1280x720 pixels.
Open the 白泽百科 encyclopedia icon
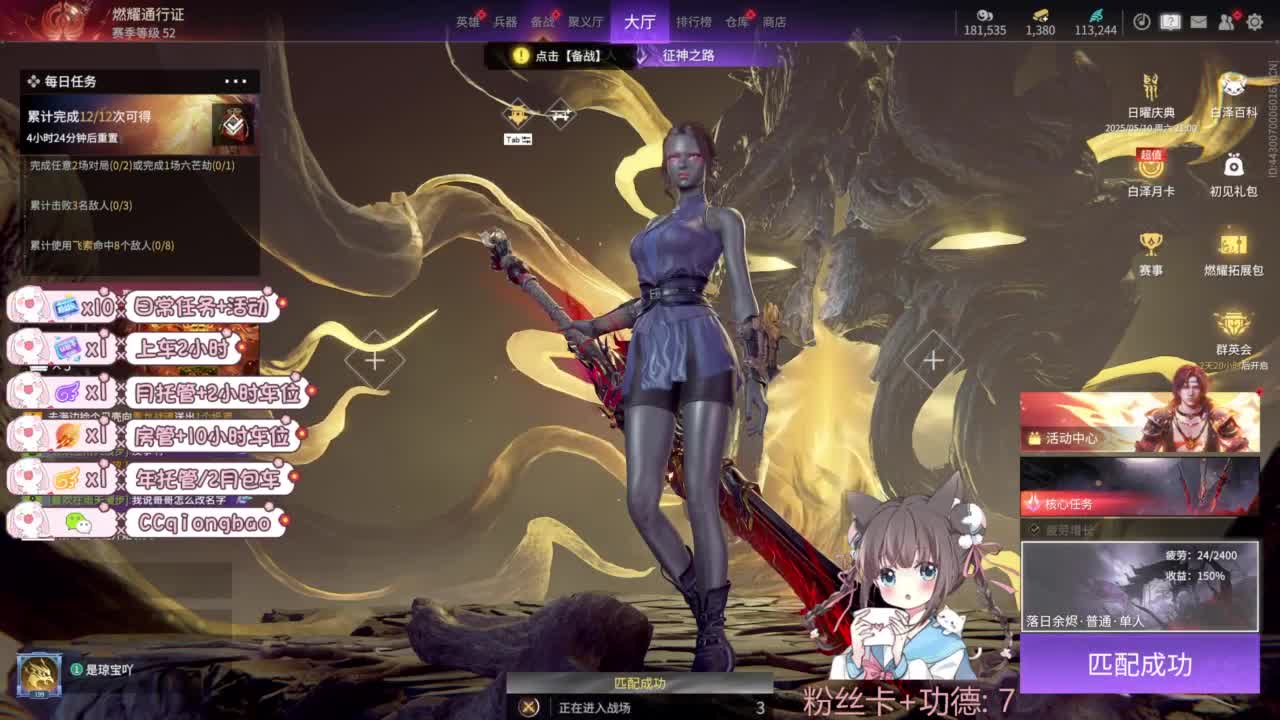pyautogui.click(x=1232, y=90)
